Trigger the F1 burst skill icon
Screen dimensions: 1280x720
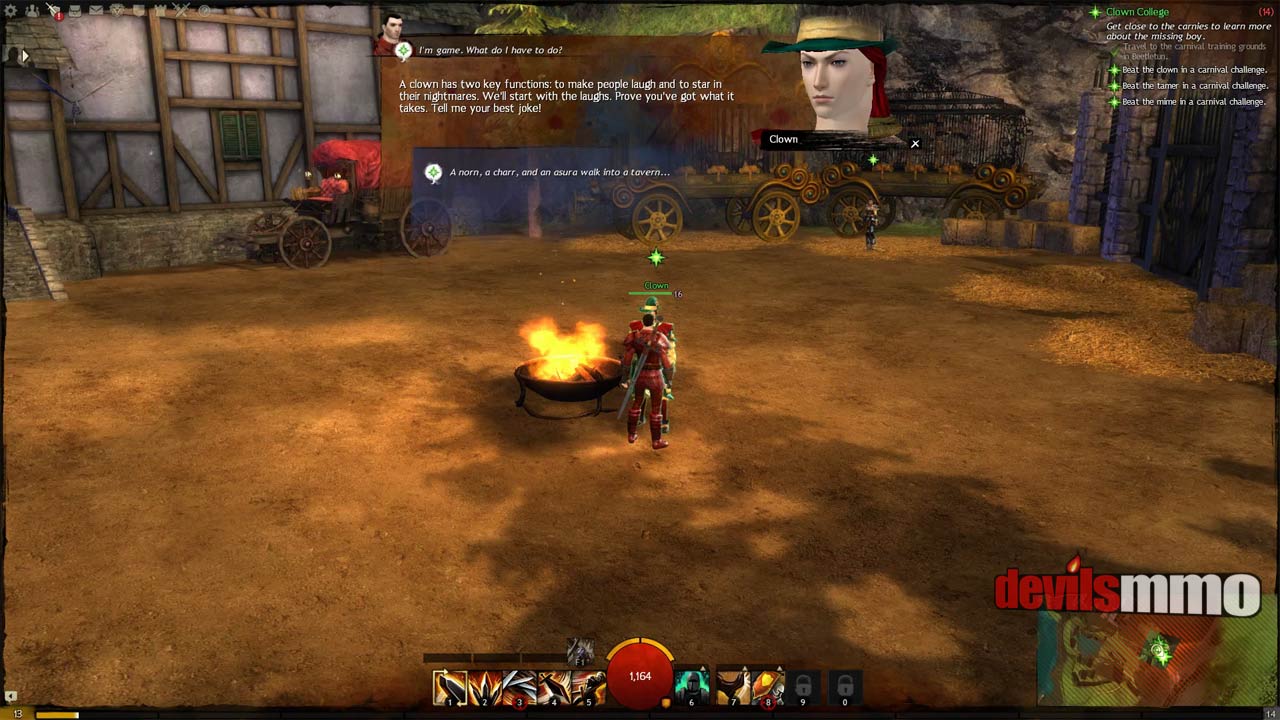tap(580, 651)
